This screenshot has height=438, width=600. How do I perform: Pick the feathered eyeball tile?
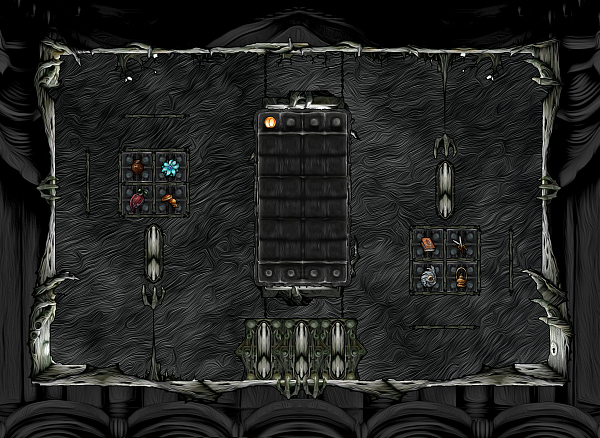430,275
